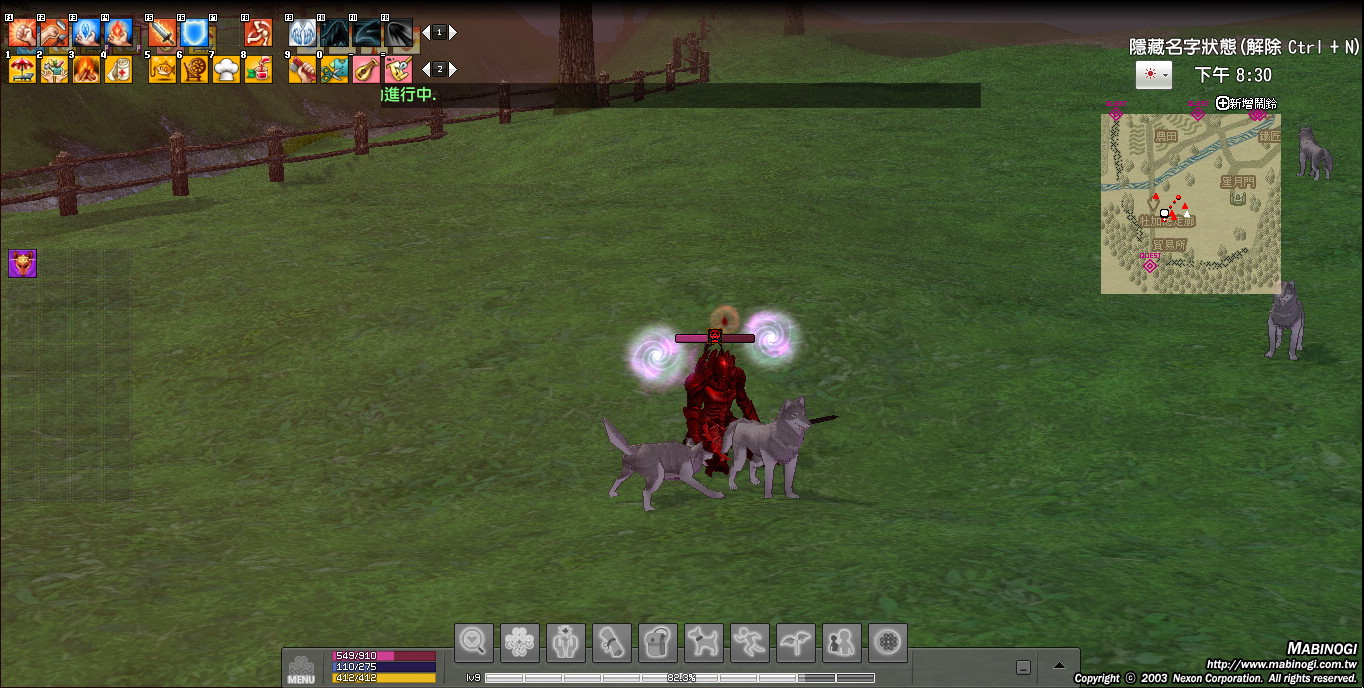Select the flaming sword skill on F5
Screen dimensions: 1364x688
162,33
